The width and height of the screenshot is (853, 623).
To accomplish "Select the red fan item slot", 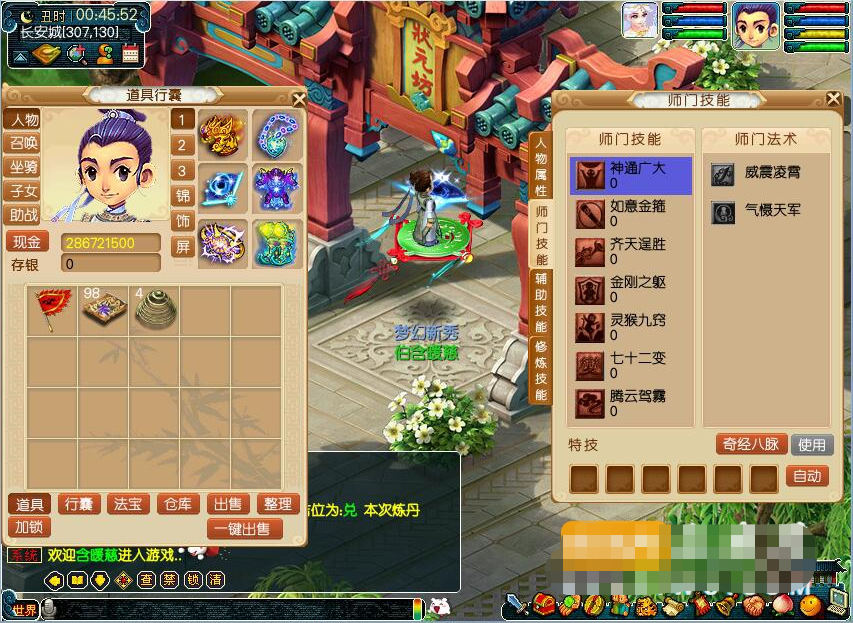I will pos(49,310).
